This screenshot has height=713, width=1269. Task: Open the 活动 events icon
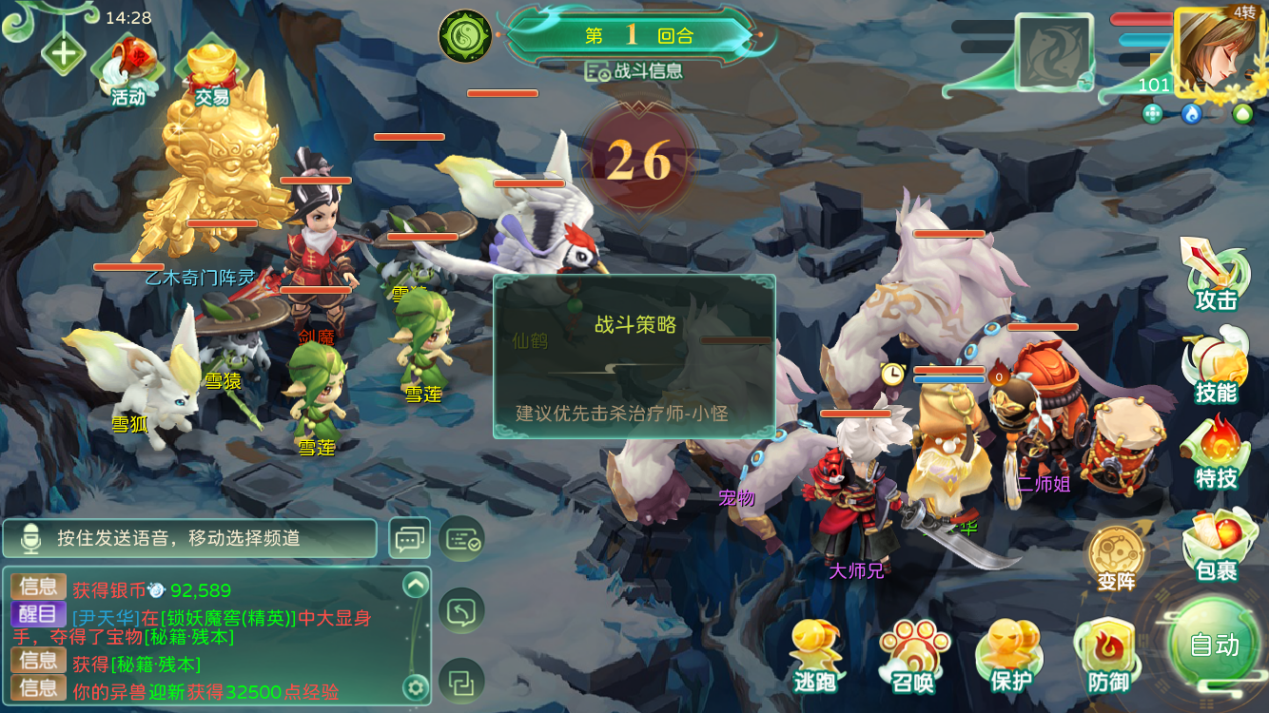[126, 70]
